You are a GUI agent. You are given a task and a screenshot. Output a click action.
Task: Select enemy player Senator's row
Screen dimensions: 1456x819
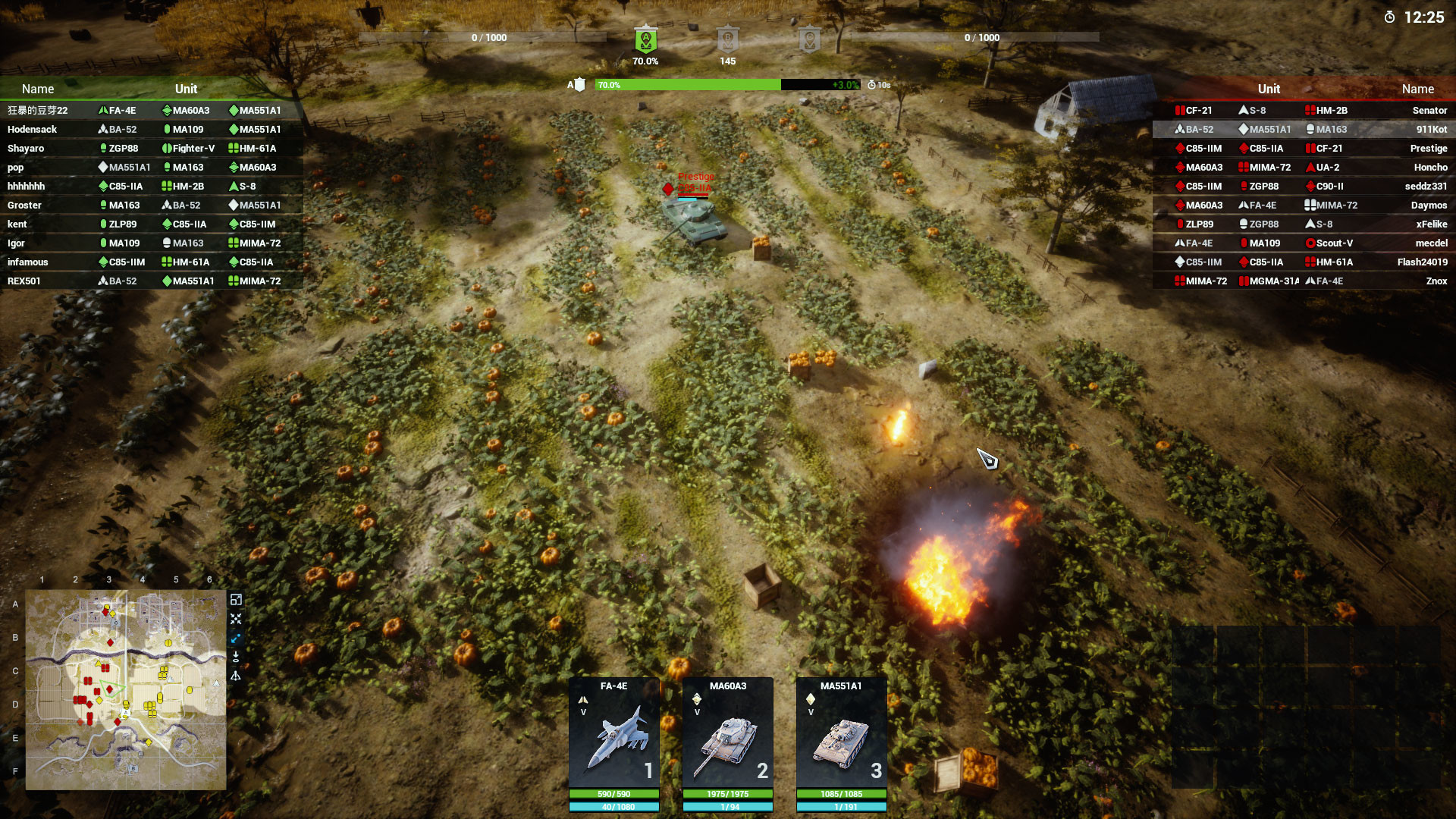tap(1303, 111)
